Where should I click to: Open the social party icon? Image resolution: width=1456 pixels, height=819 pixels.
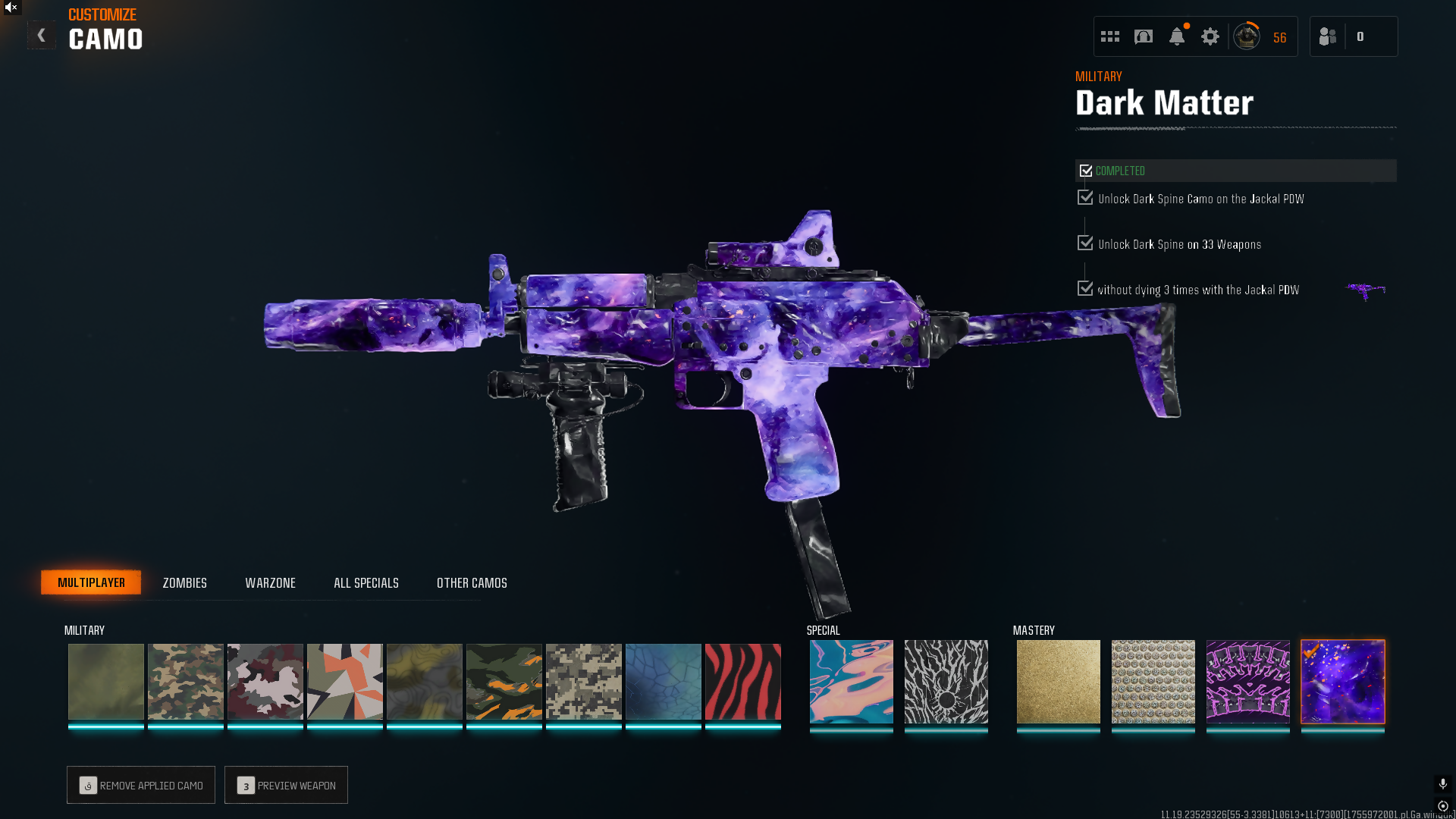coord(1328,36)
